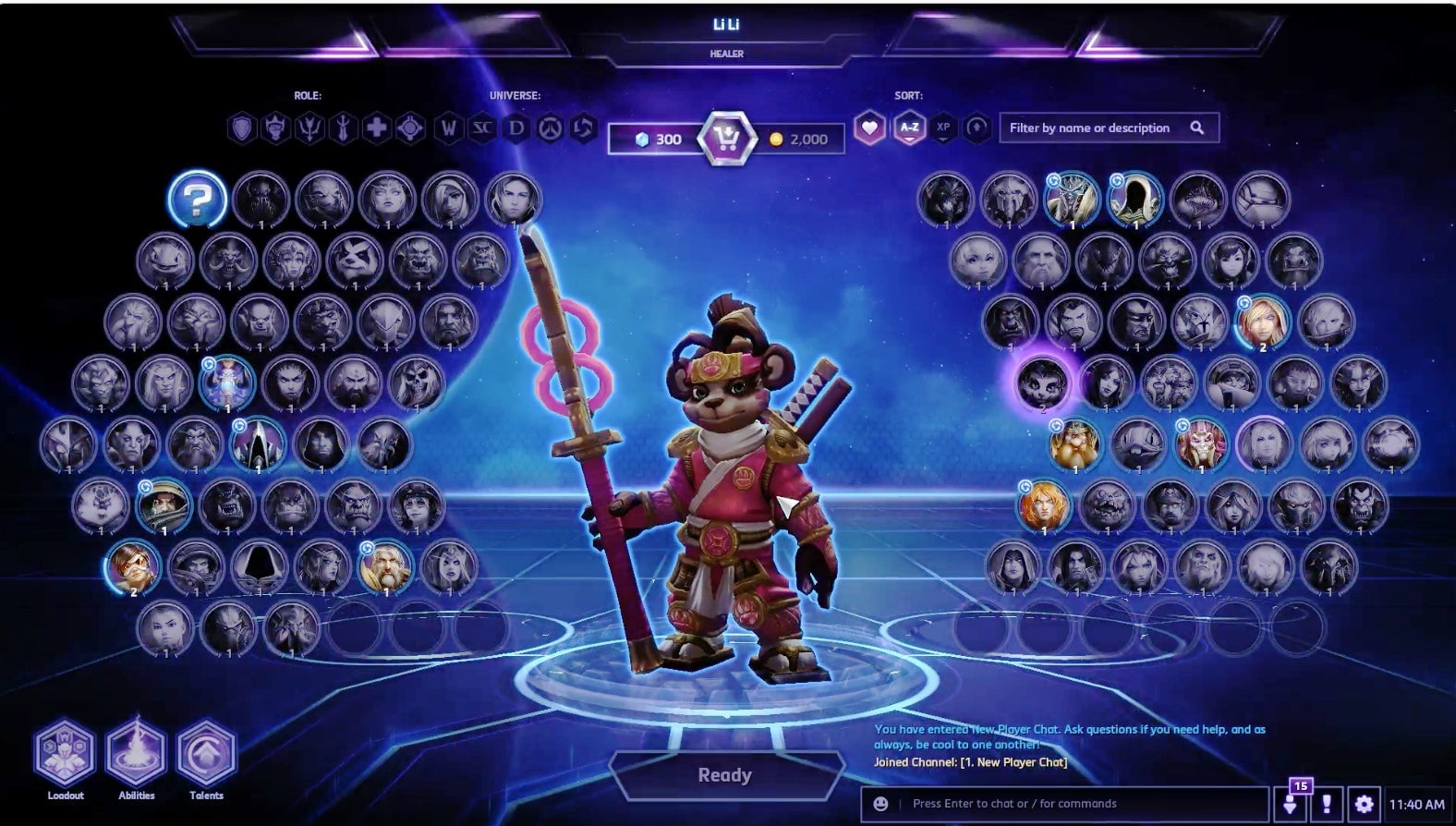Image resolution: width=1456 pixels, height=826 pixels.
Task: Sort heroes alphabetically with A-Z
Action: pos(909,128)
